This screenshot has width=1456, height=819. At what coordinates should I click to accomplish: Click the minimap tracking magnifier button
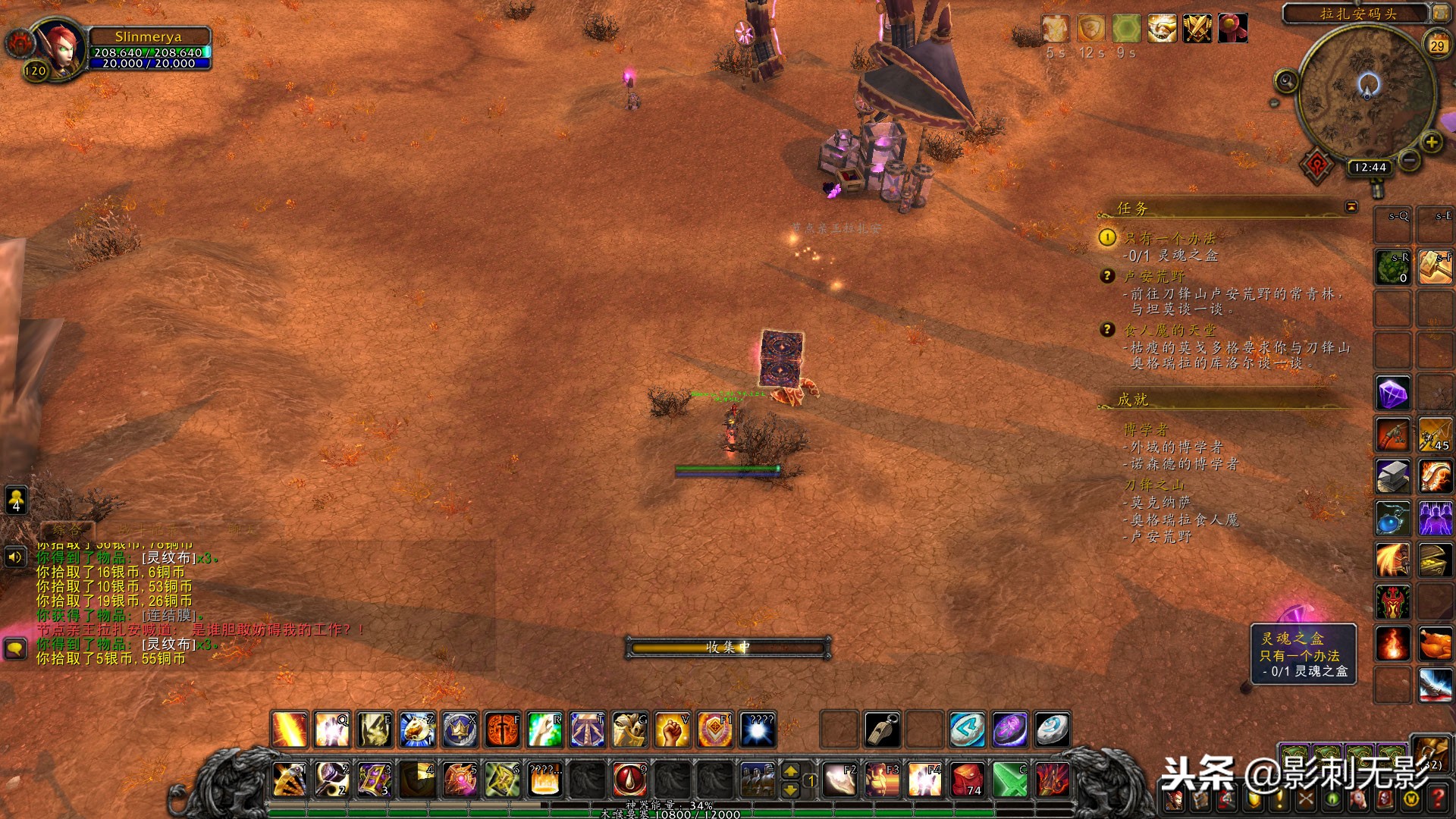tap(1286, 80)
